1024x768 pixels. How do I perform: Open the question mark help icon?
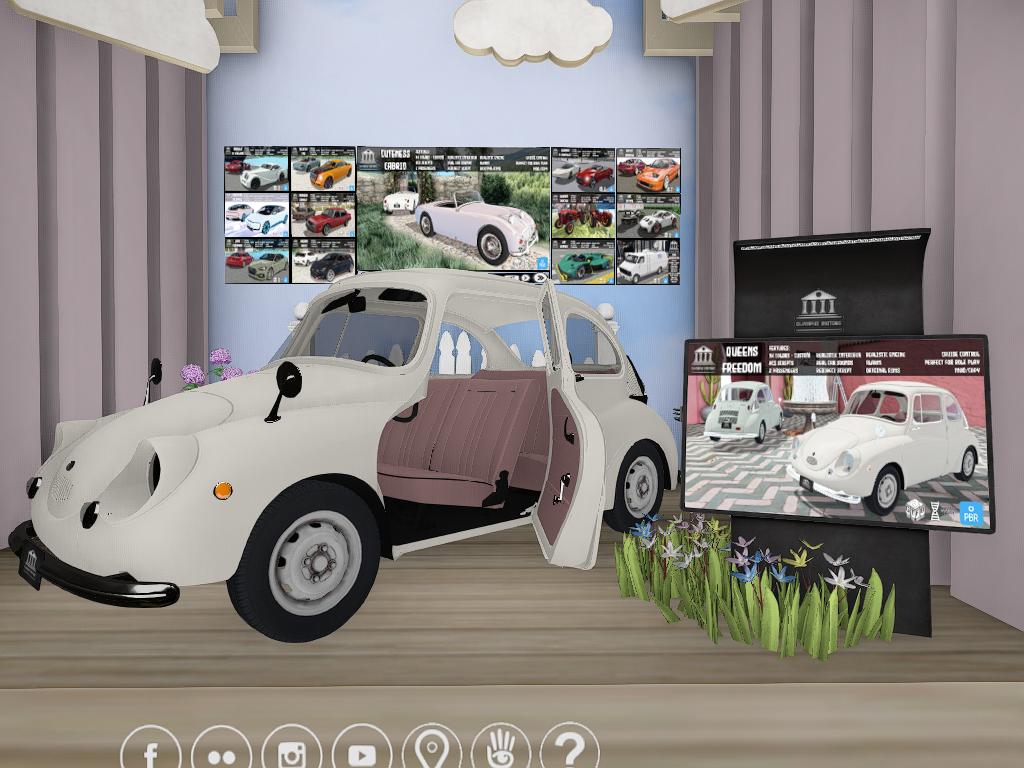(x=570, y=750)
